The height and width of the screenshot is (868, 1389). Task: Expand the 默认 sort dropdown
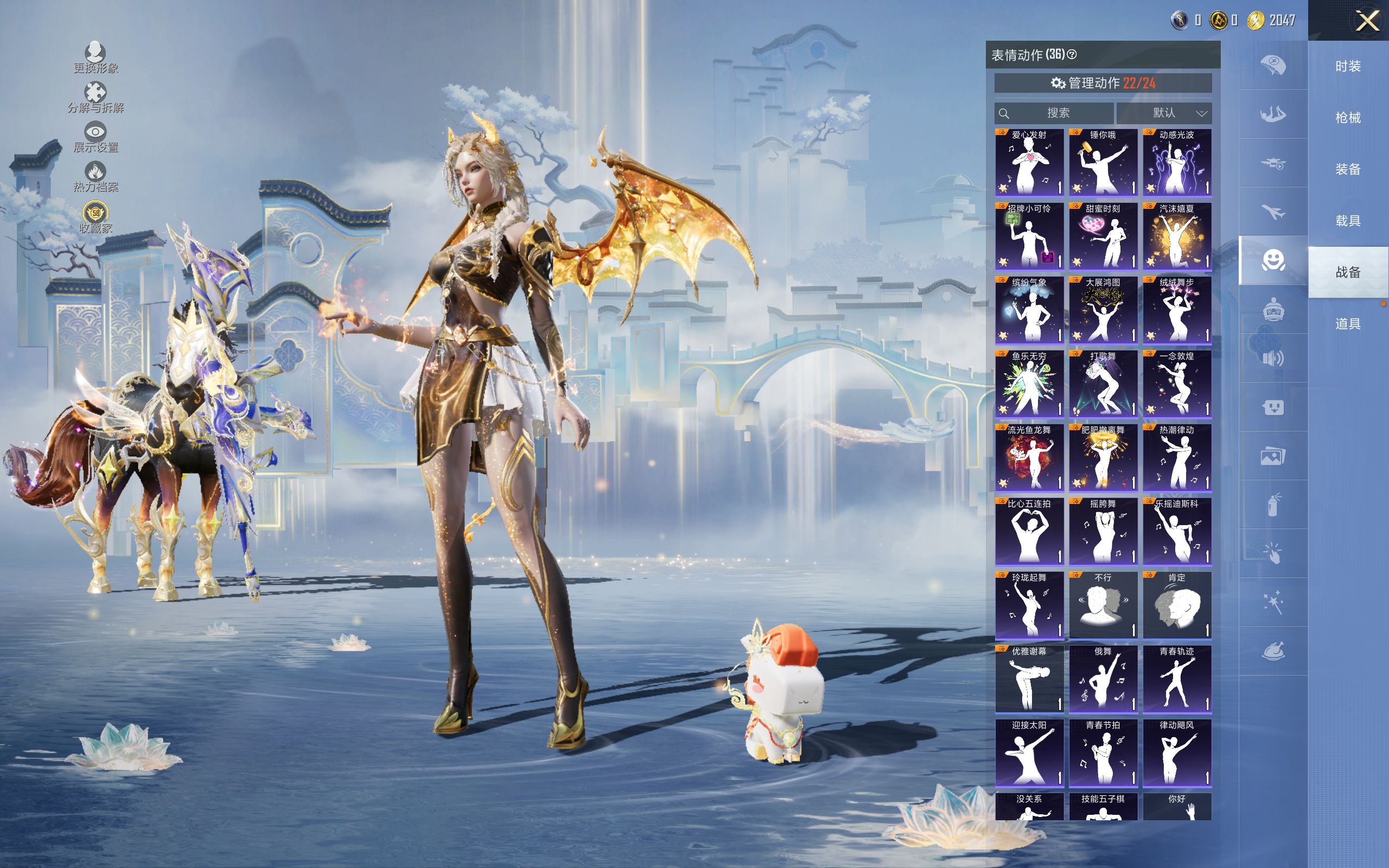click(x=1164, y=113)
